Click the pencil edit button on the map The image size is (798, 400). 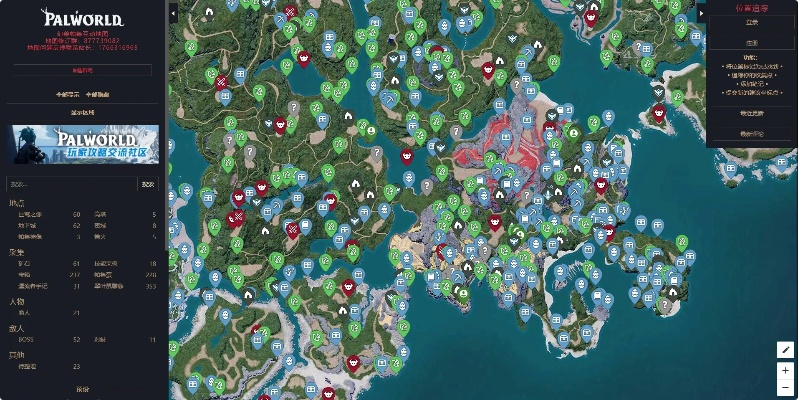pyautogui.click(x=786, y=350)
